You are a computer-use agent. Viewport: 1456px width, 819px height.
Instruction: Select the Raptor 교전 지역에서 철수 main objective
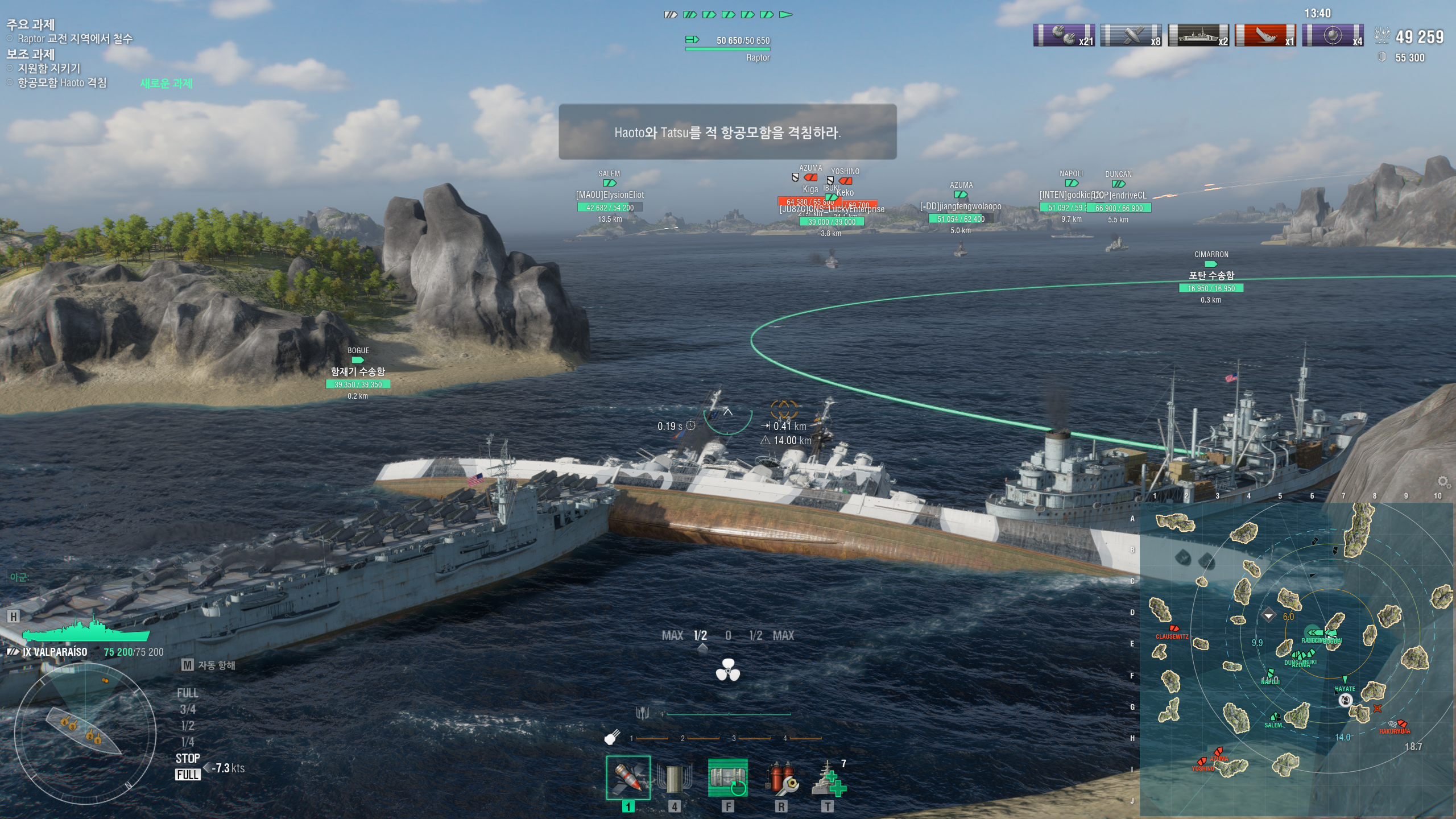pyautogui.click(x=75, y=39)
